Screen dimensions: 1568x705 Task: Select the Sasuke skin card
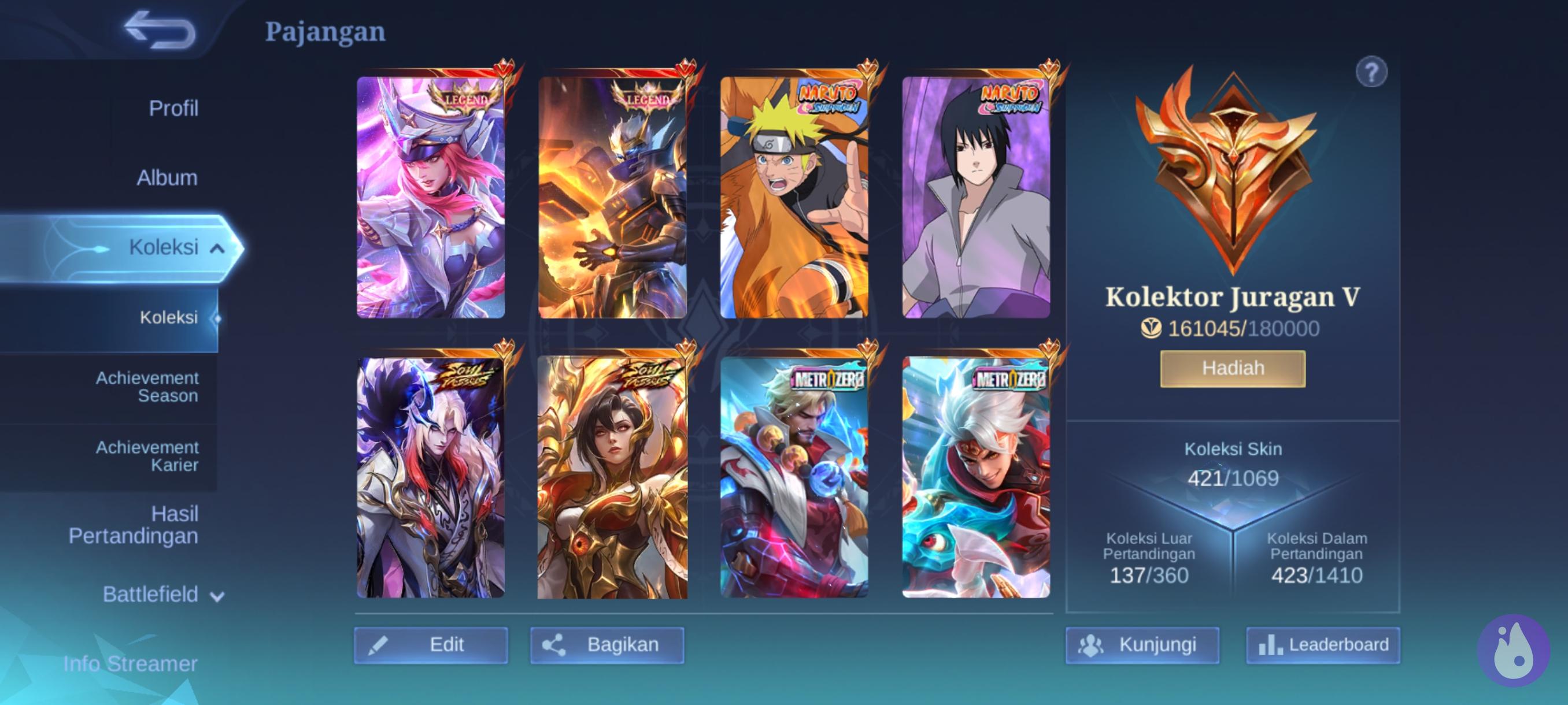tap(975, 197)
